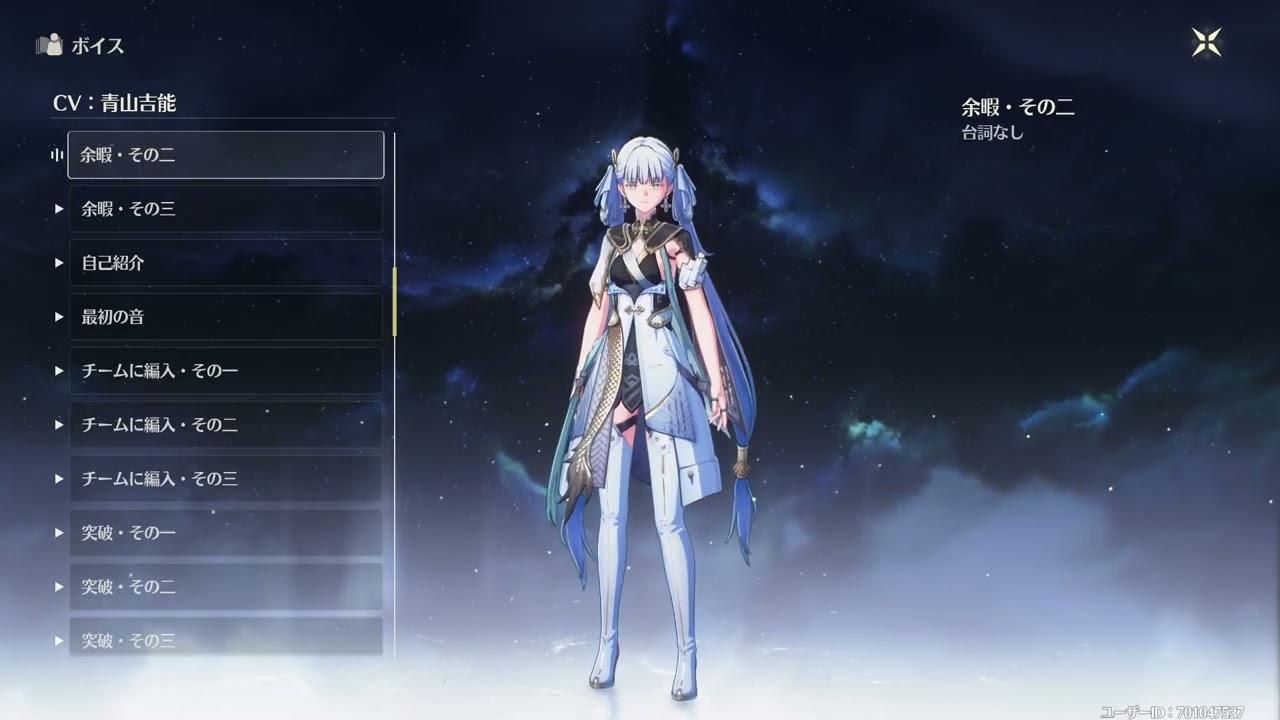Open the 最初の音 voice entry
The image size is (1280, 720).
(x=226, y=317)
